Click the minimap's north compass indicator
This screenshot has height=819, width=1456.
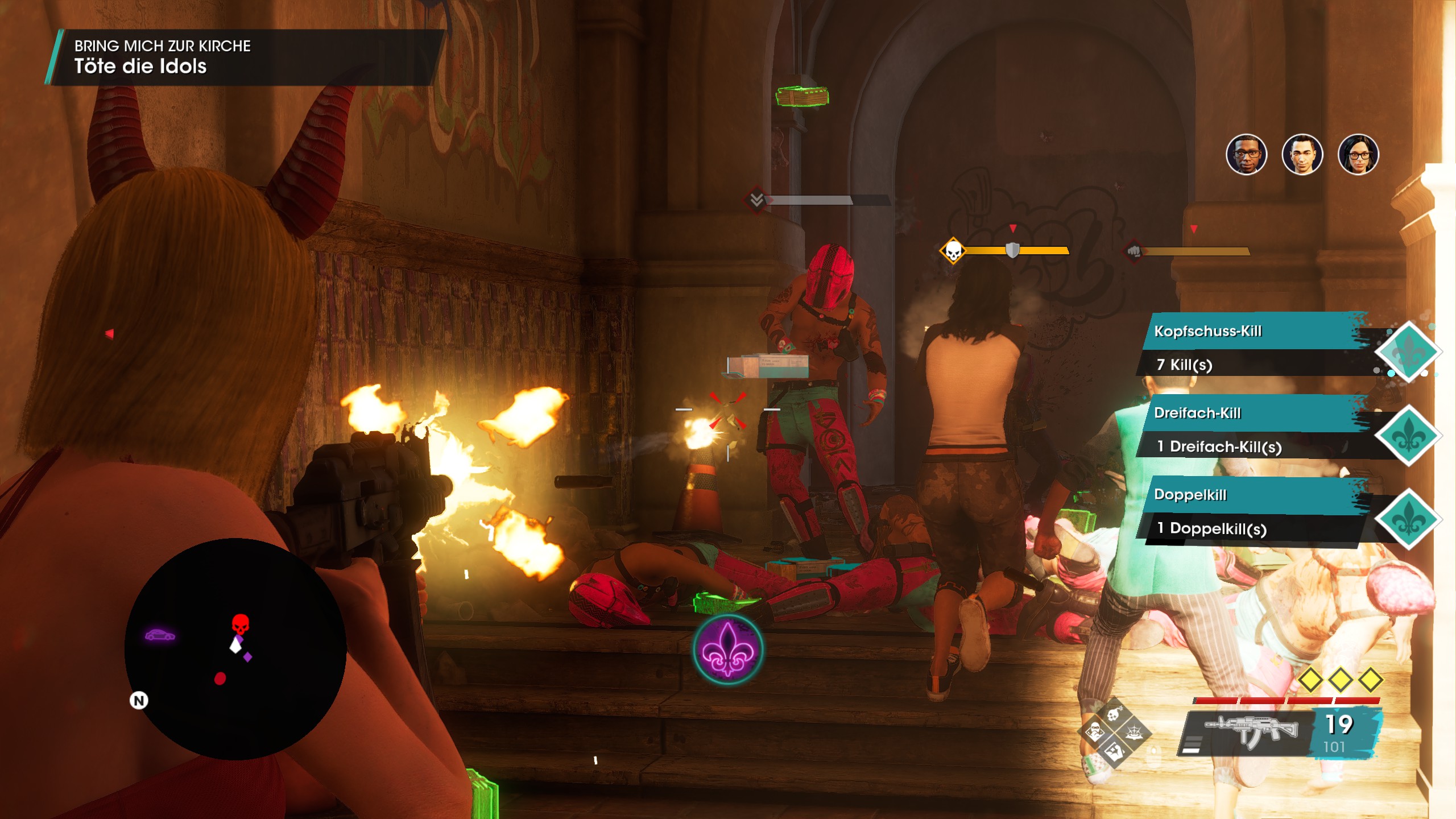coord(139,700)
